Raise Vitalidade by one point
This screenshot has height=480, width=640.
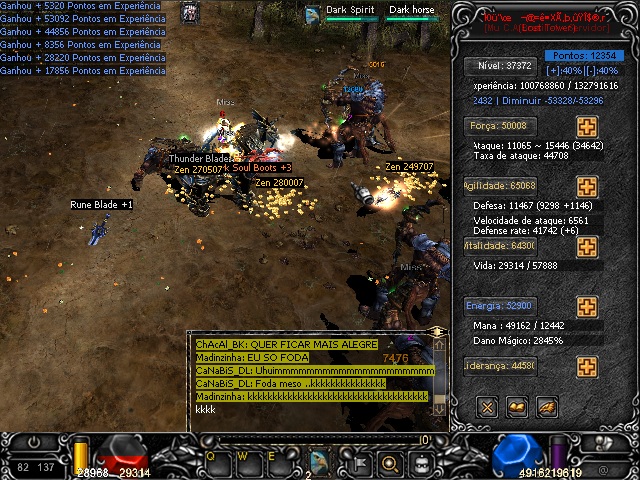point(586,246)
